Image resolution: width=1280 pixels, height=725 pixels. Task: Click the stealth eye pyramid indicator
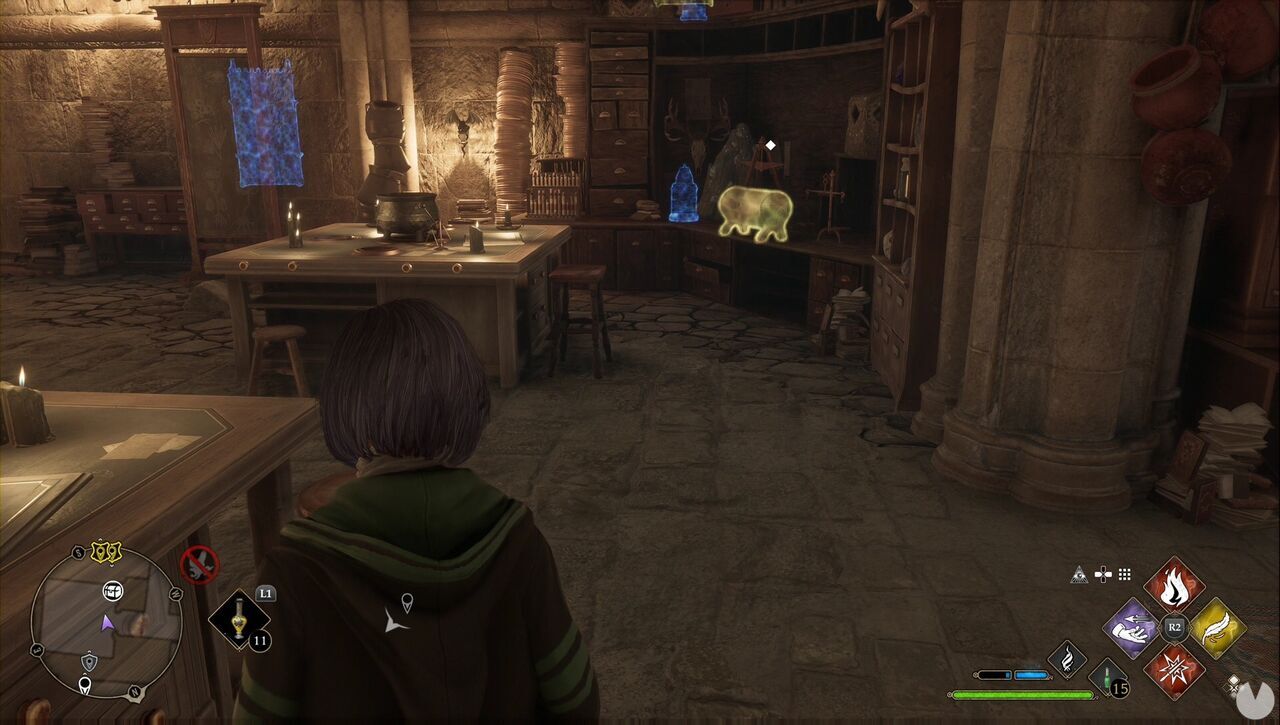1080,574
